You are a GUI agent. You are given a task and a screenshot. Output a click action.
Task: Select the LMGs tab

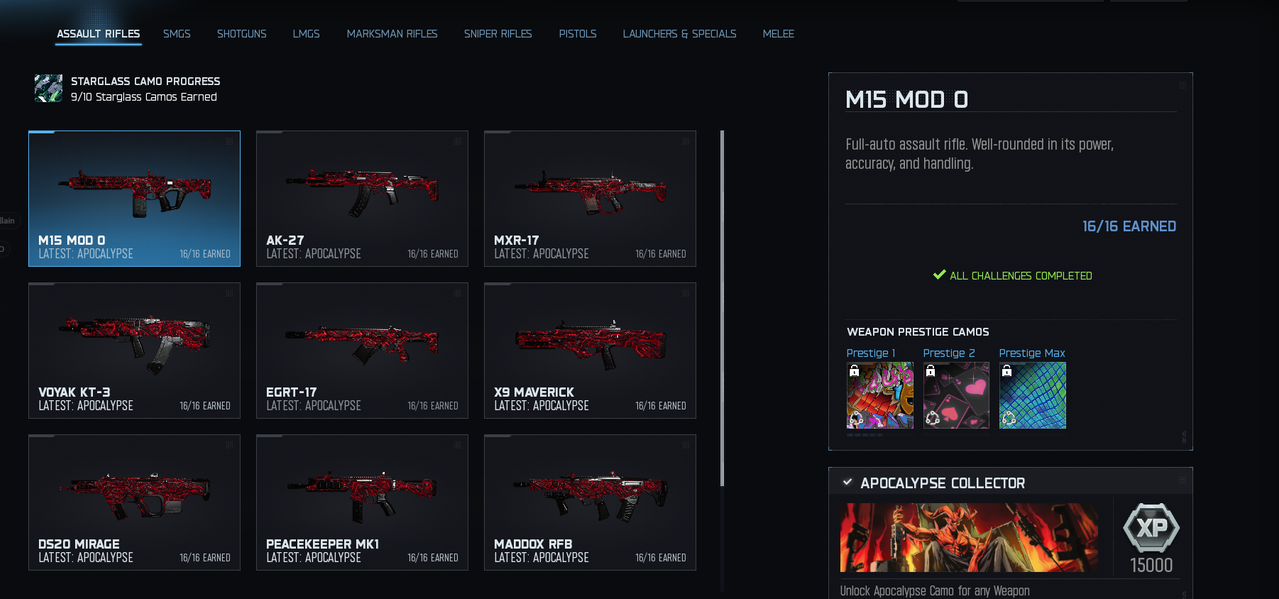click(x=306, y=34)
